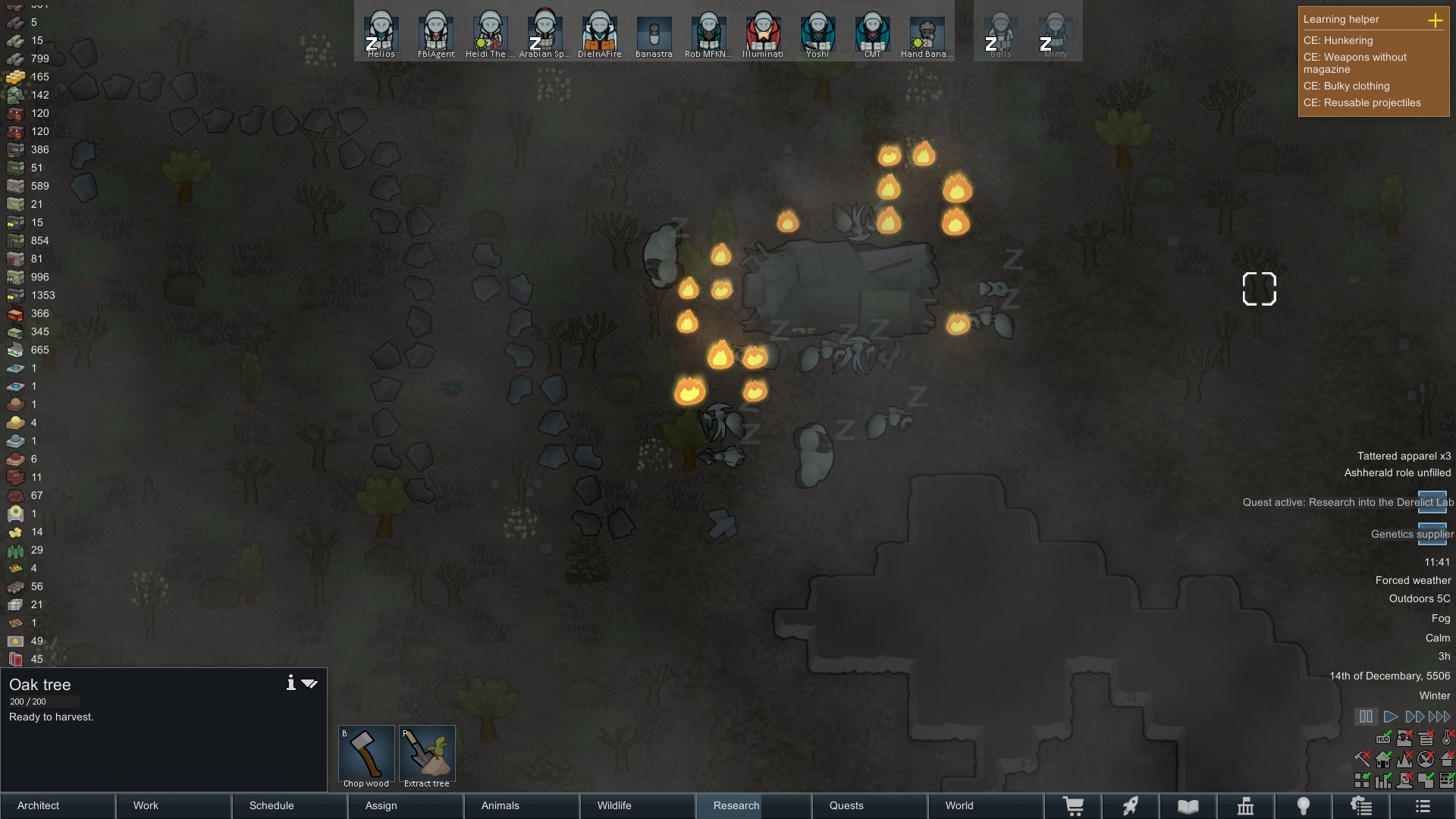Screen dimensions: 1456x819
Task: Toggle the HUD overlay checkbox
Action: tap(1383, 739)
